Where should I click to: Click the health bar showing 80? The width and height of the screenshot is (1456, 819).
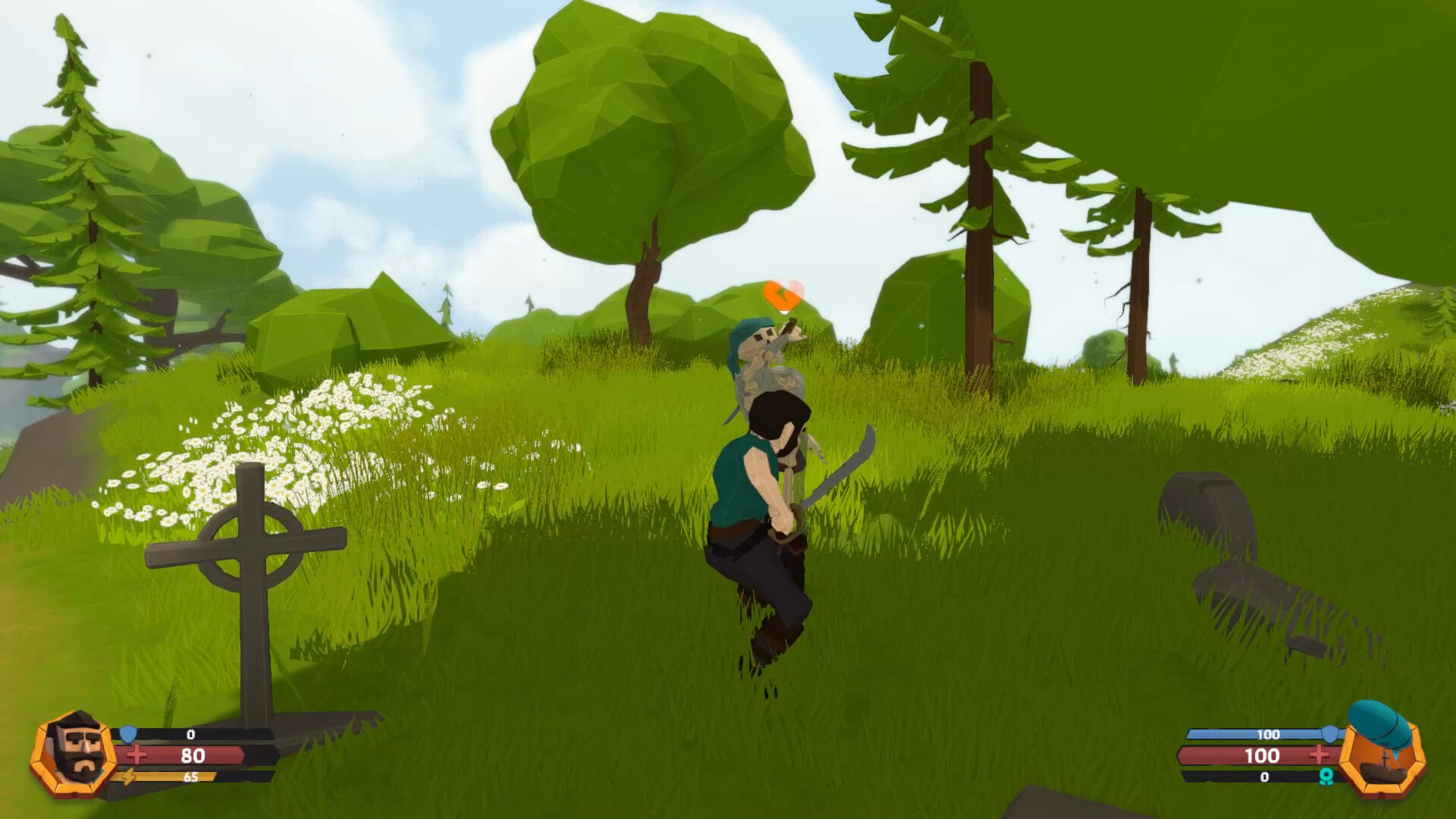tap(193, 755)
